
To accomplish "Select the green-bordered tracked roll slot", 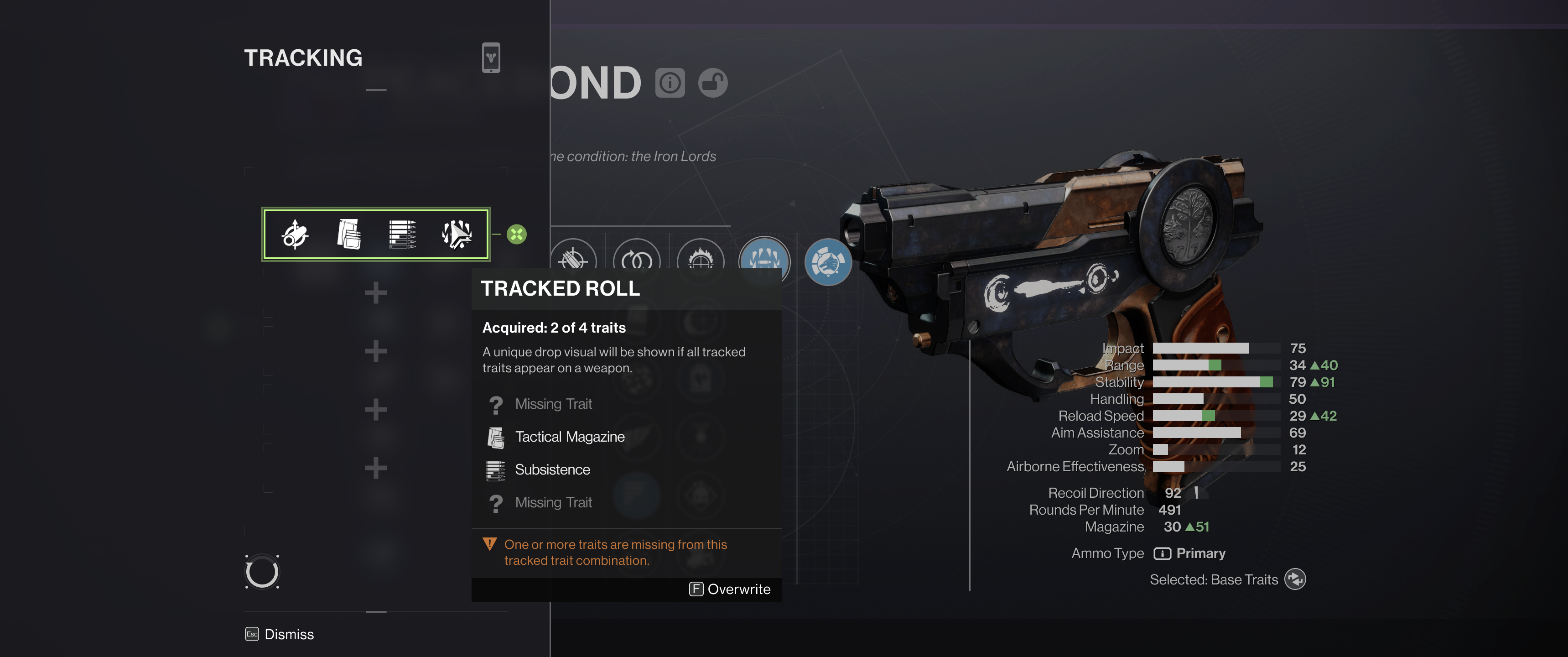I will coord(375,235).
